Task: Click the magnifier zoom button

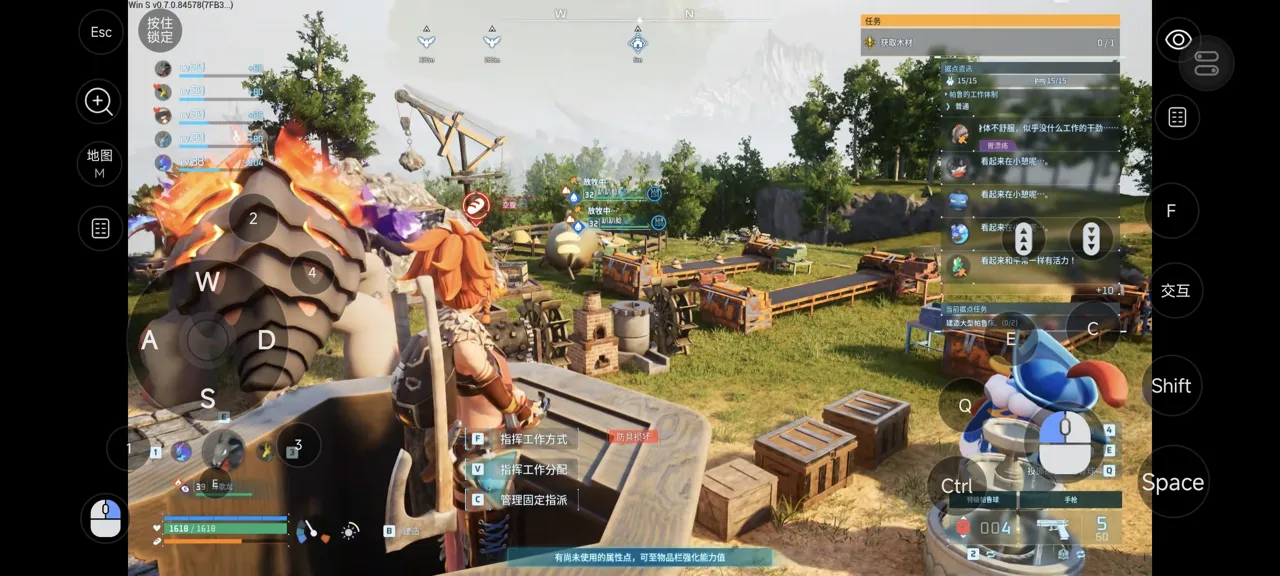Action: point(99,101)
